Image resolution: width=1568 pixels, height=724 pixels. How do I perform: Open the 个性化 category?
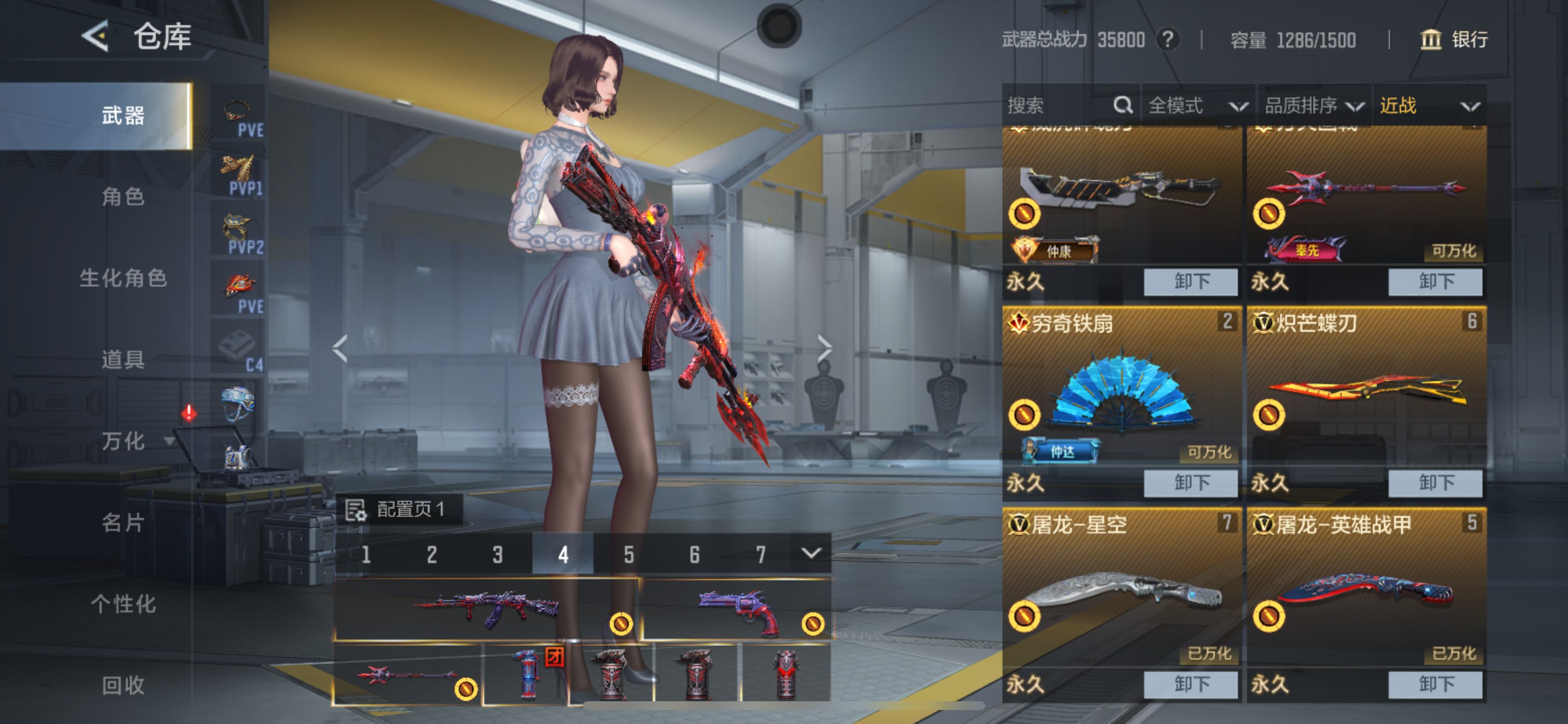(x=123, y=604)
